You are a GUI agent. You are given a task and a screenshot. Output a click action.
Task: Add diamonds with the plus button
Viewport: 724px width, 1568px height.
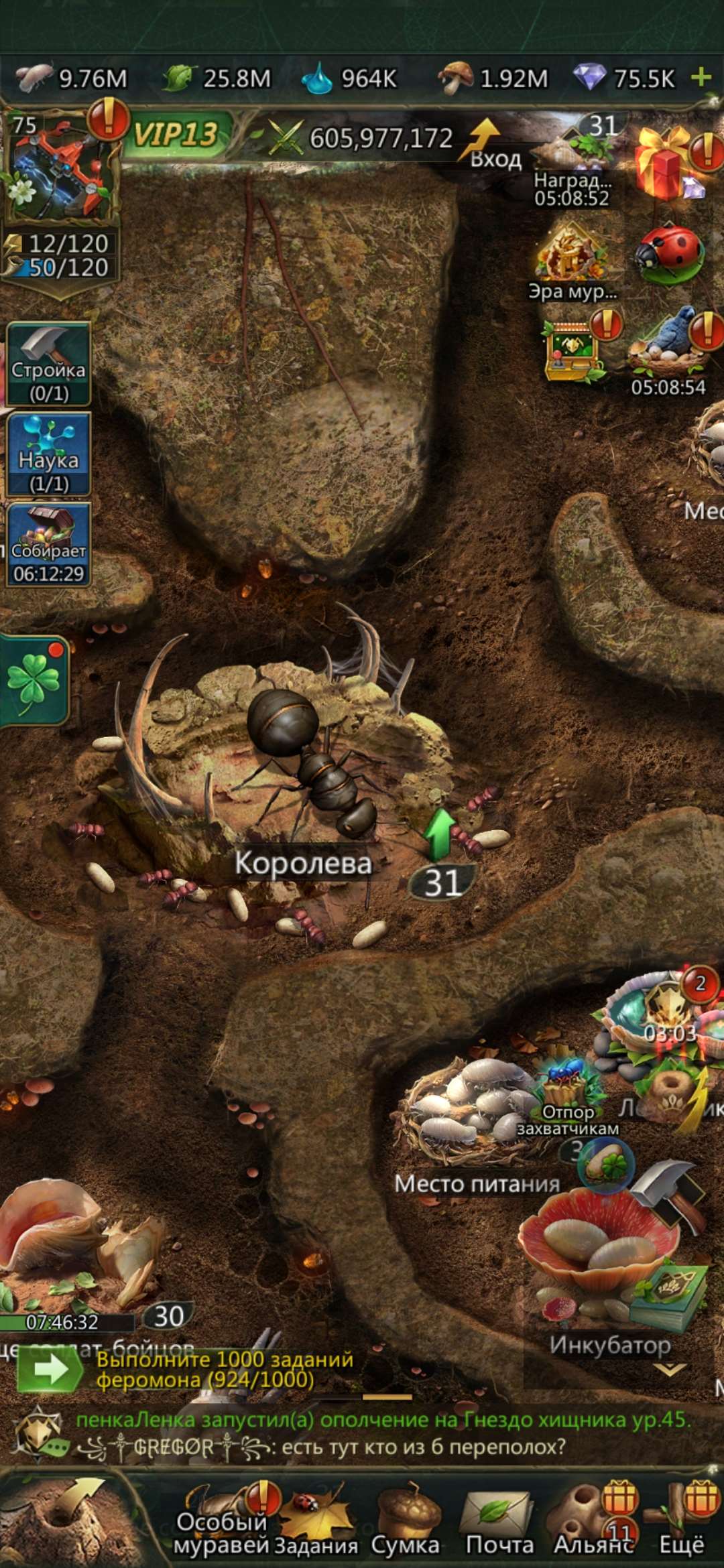[701, 77]
